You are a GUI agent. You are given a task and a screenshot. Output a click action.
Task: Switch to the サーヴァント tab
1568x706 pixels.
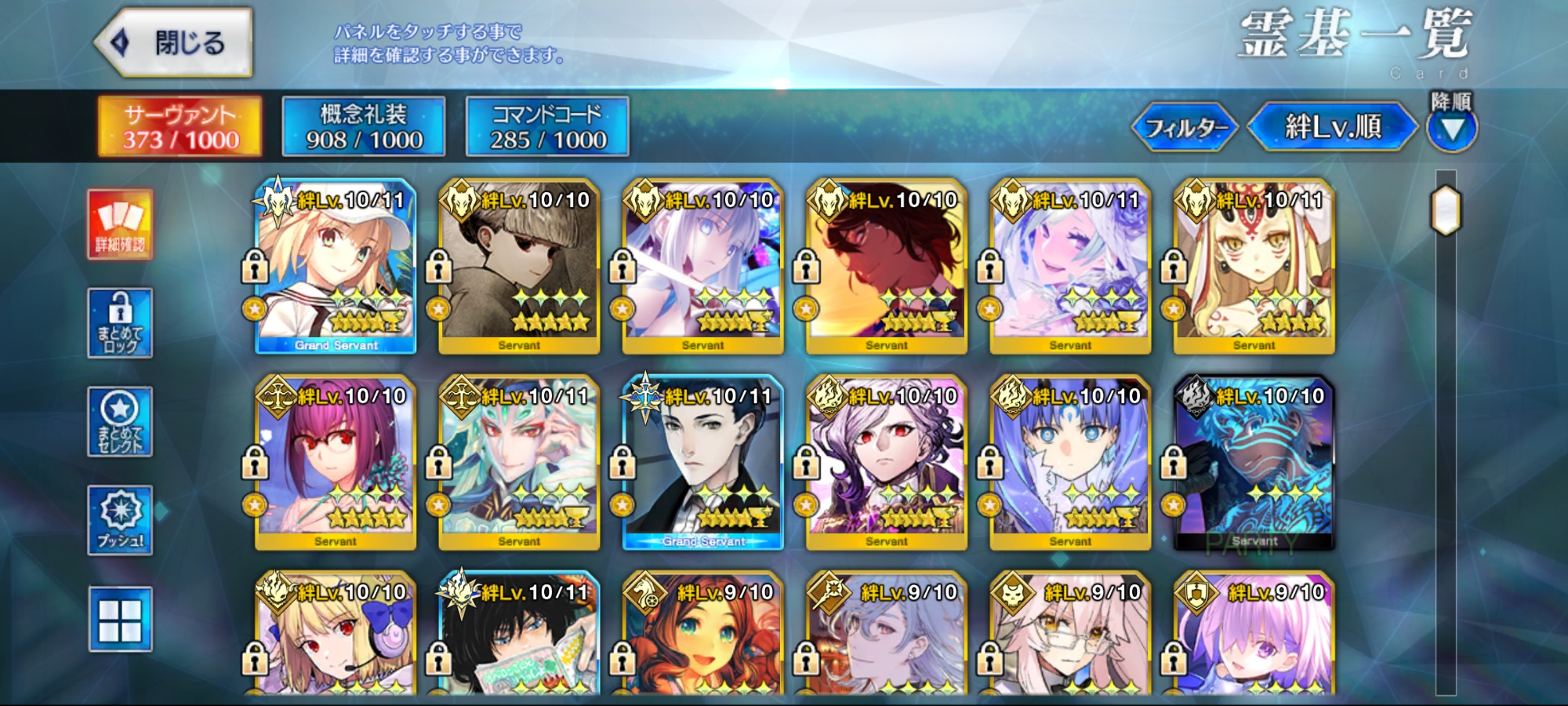click(x=180, y=126)
